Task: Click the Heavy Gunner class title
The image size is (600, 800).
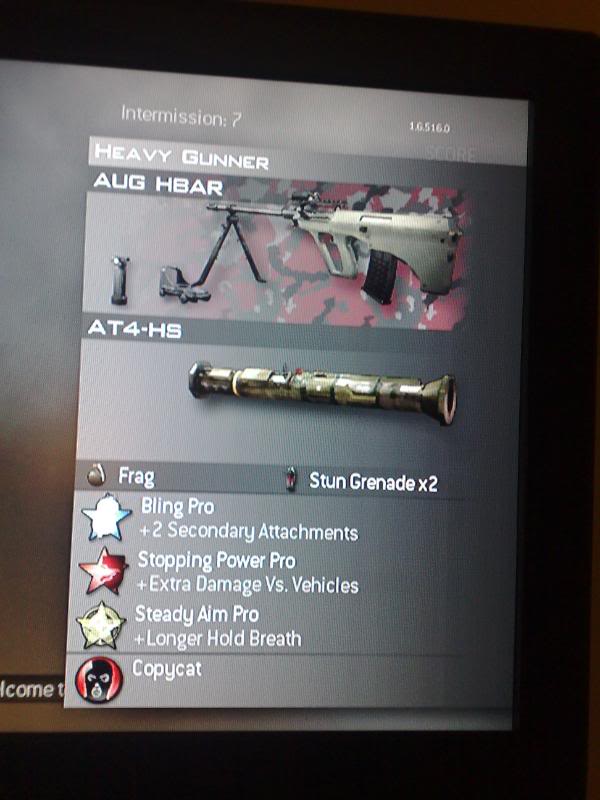Action: coord(181,157)
